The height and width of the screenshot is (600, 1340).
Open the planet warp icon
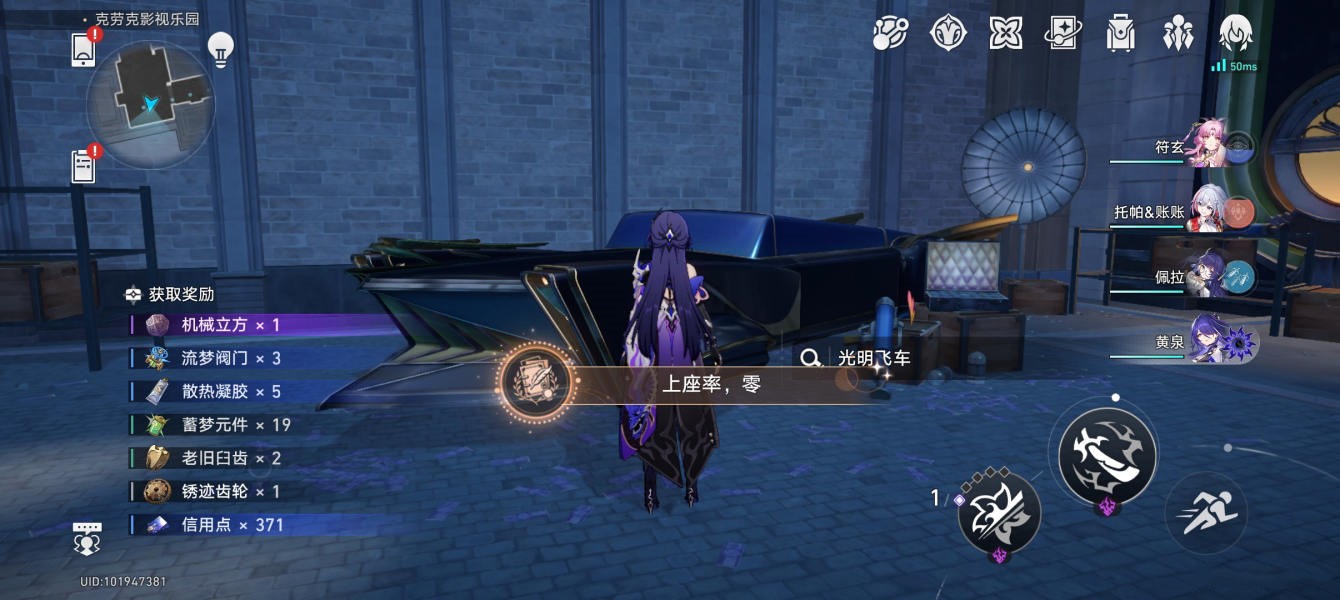pos(890,33)
